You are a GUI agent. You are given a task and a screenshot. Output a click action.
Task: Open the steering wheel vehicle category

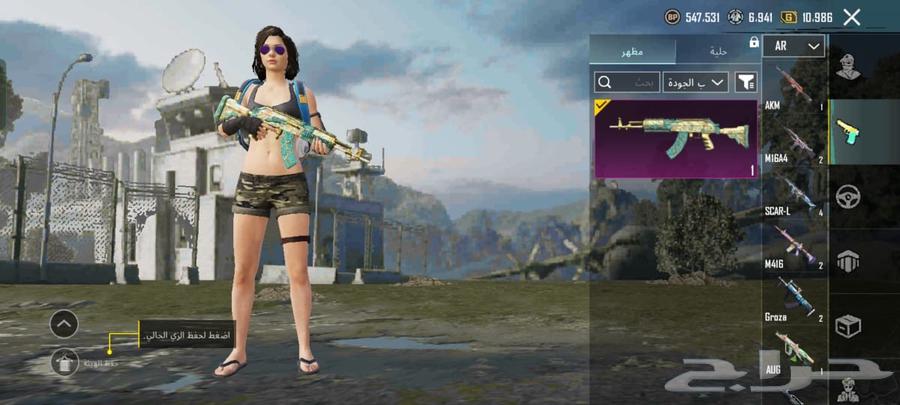tap(850, 197)
